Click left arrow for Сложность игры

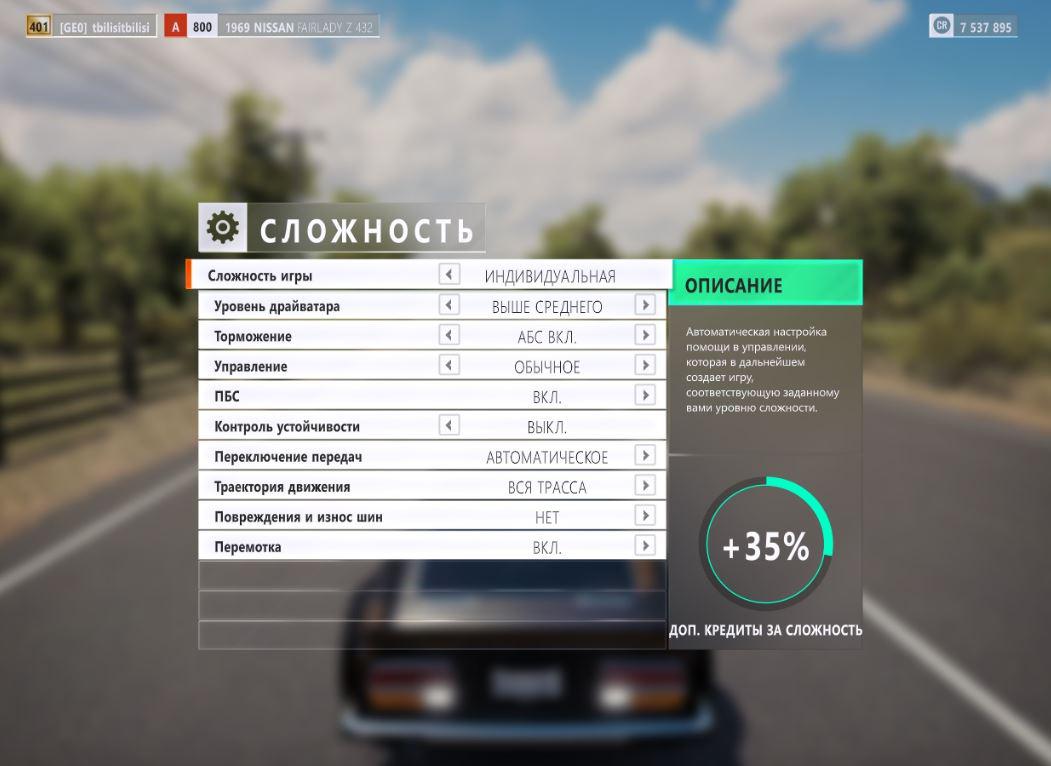point(449,274)
